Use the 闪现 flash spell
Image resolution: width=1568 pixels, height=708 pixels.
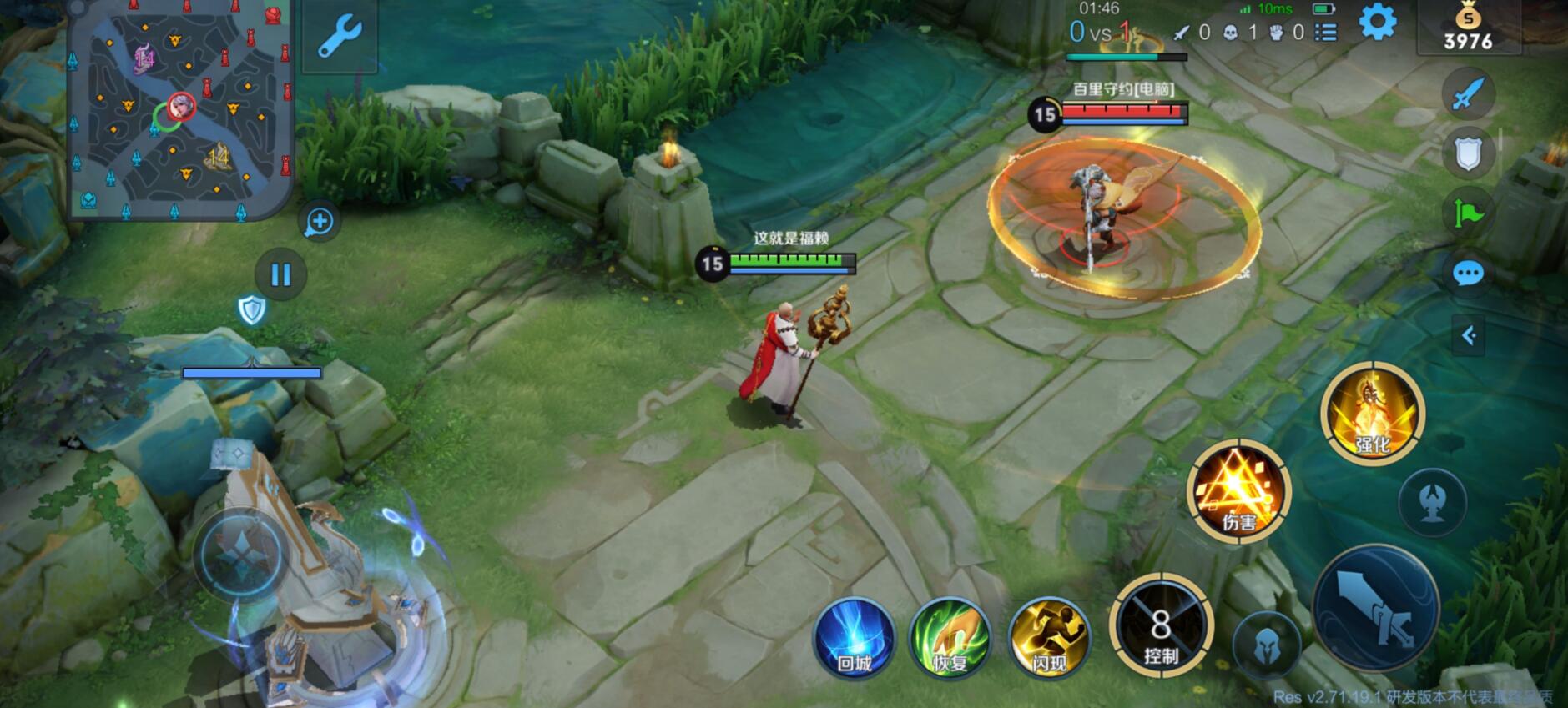[x=1049, y=639]
